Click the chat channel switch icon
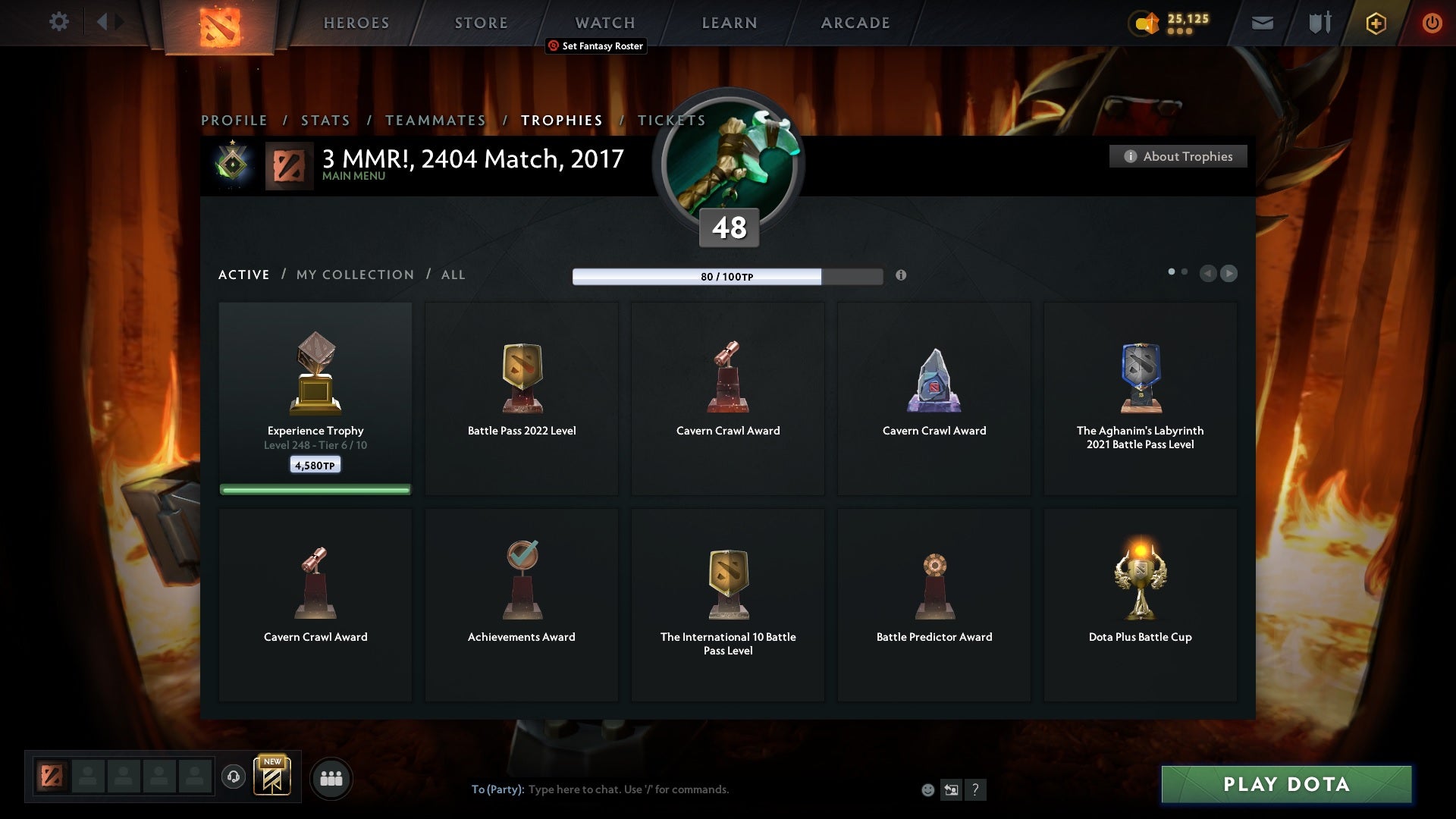 (952, 789)
